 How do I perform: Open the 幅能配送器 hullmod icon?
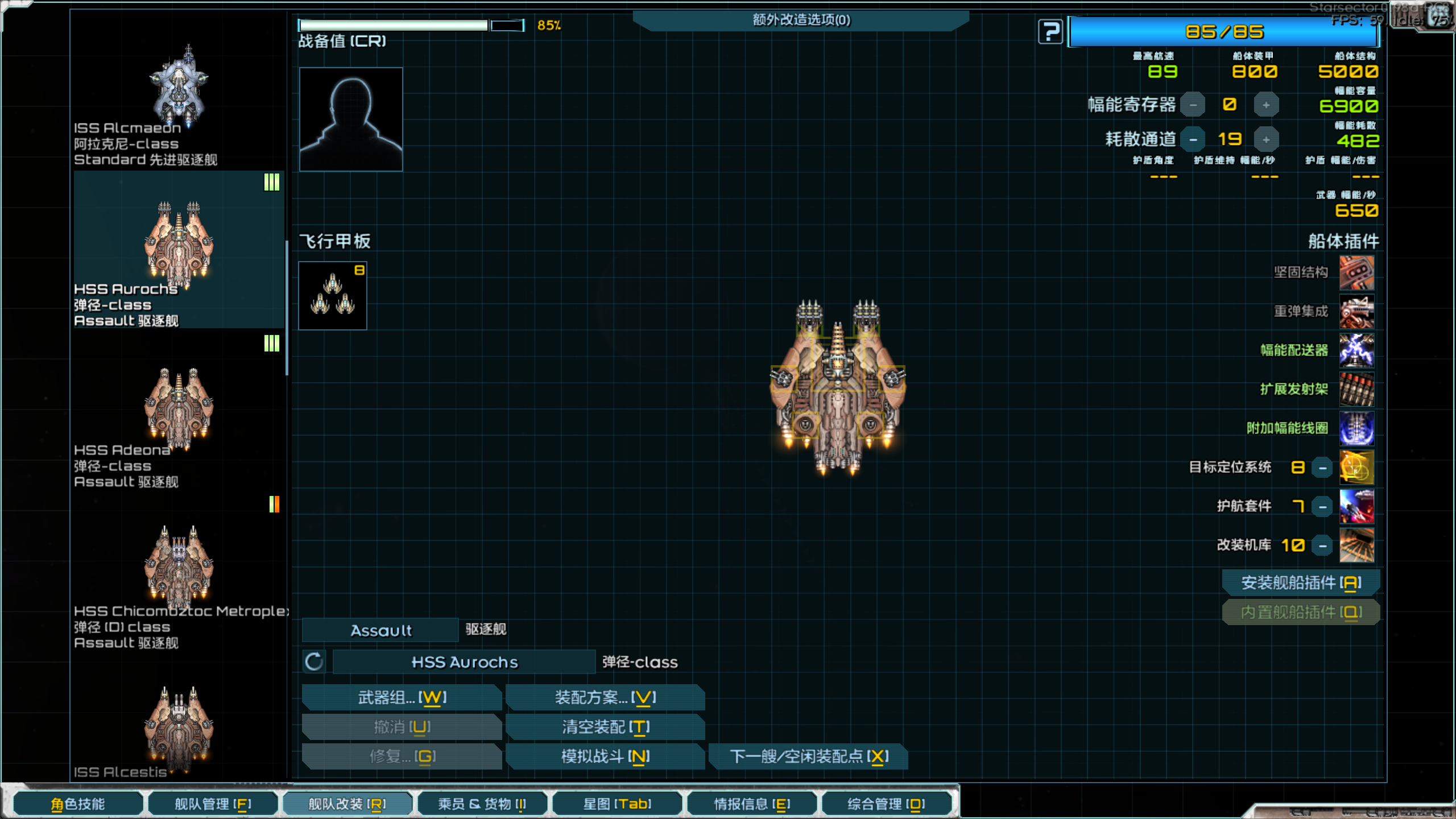tap(1357, 350)
